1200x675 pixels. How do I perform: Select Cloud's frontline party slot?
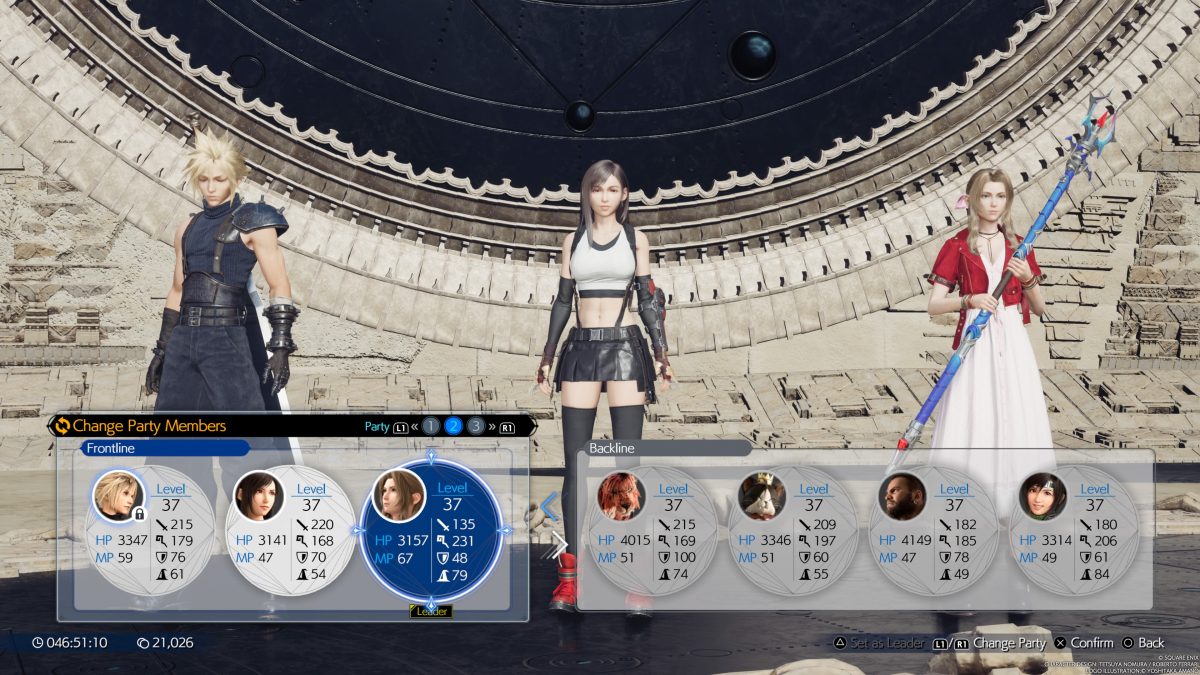[148, 530]
